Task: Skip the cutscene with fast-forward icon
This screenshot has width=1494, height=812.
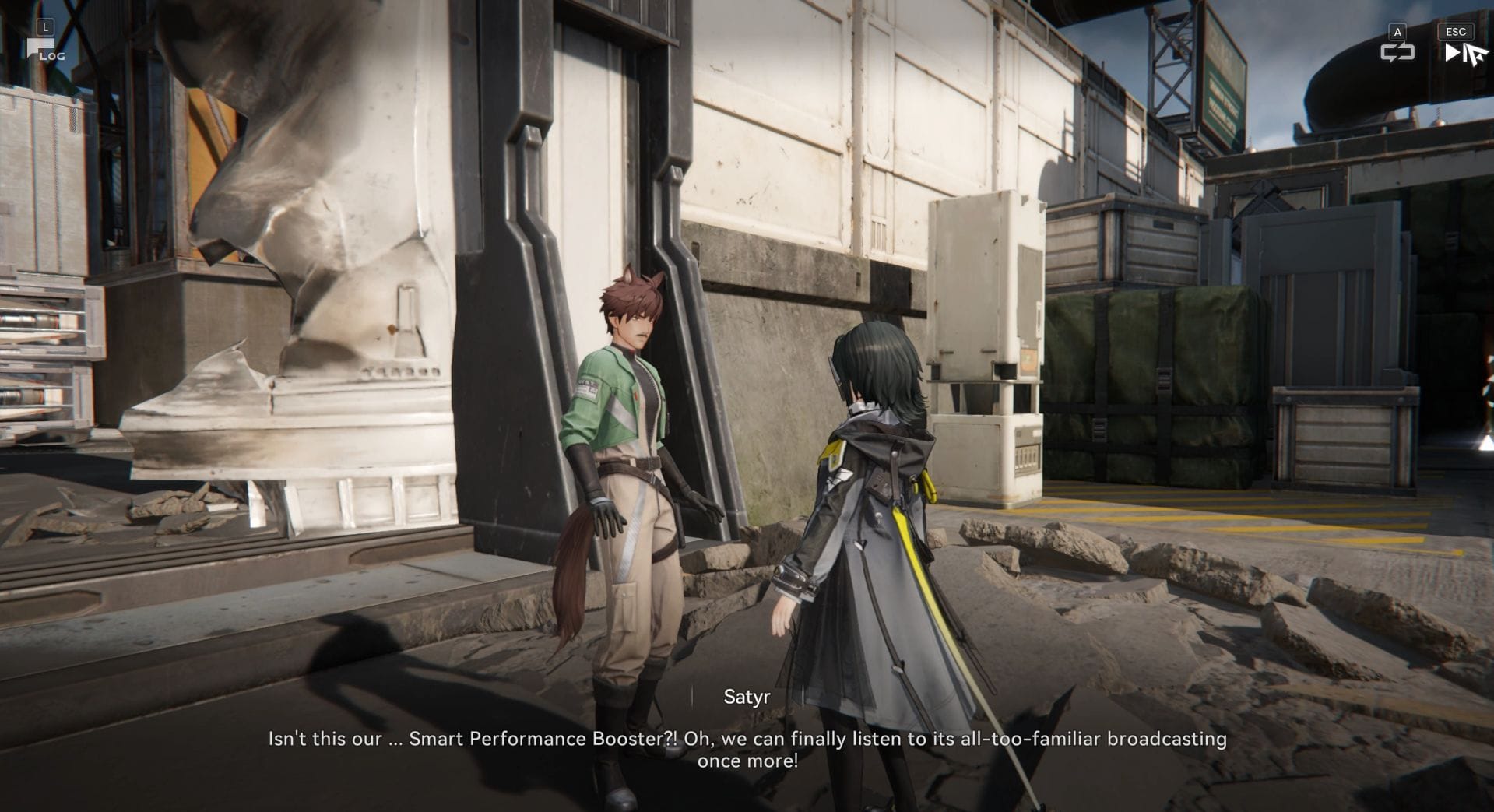Action: 1454,52
